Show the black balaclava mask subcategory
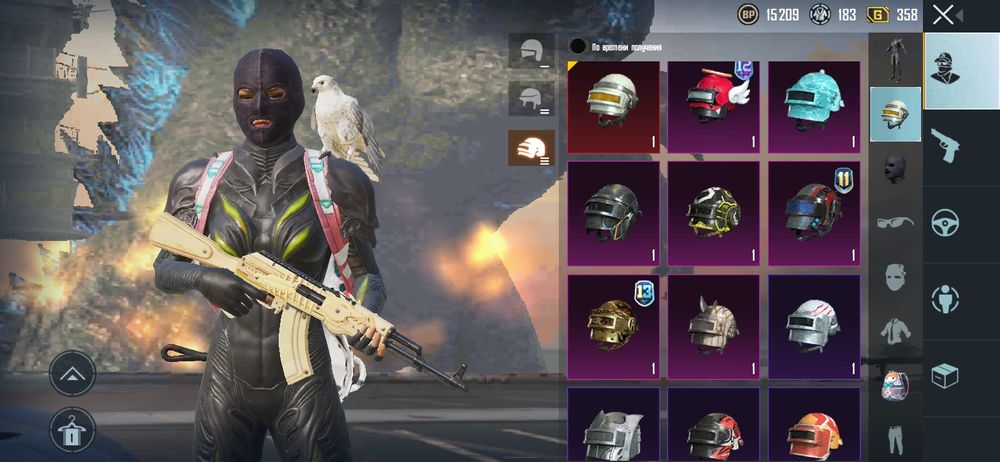The width and height of the screenshot is (1000, 462). [x=895, y=167]
